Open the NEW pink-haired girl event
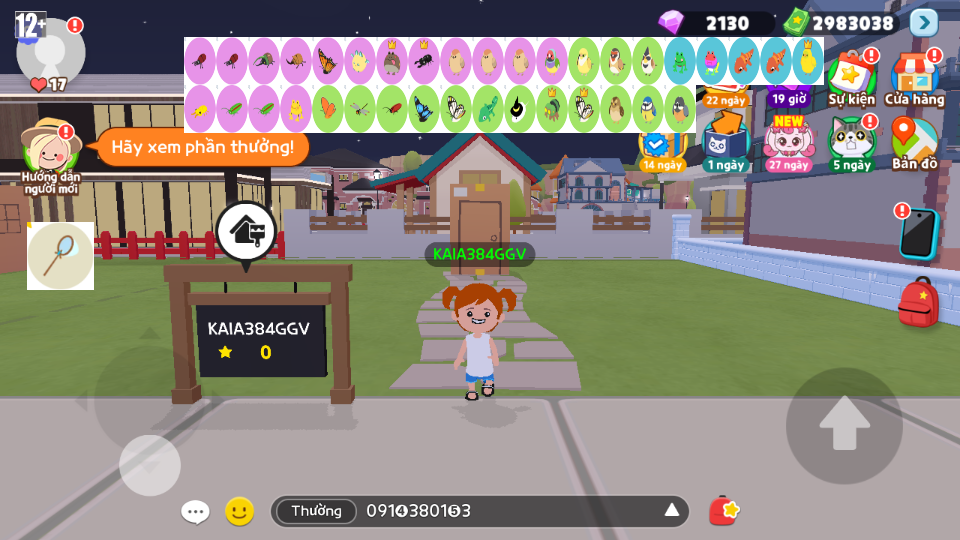Viewport: 960px width, 540px height. tap(789, 142)
